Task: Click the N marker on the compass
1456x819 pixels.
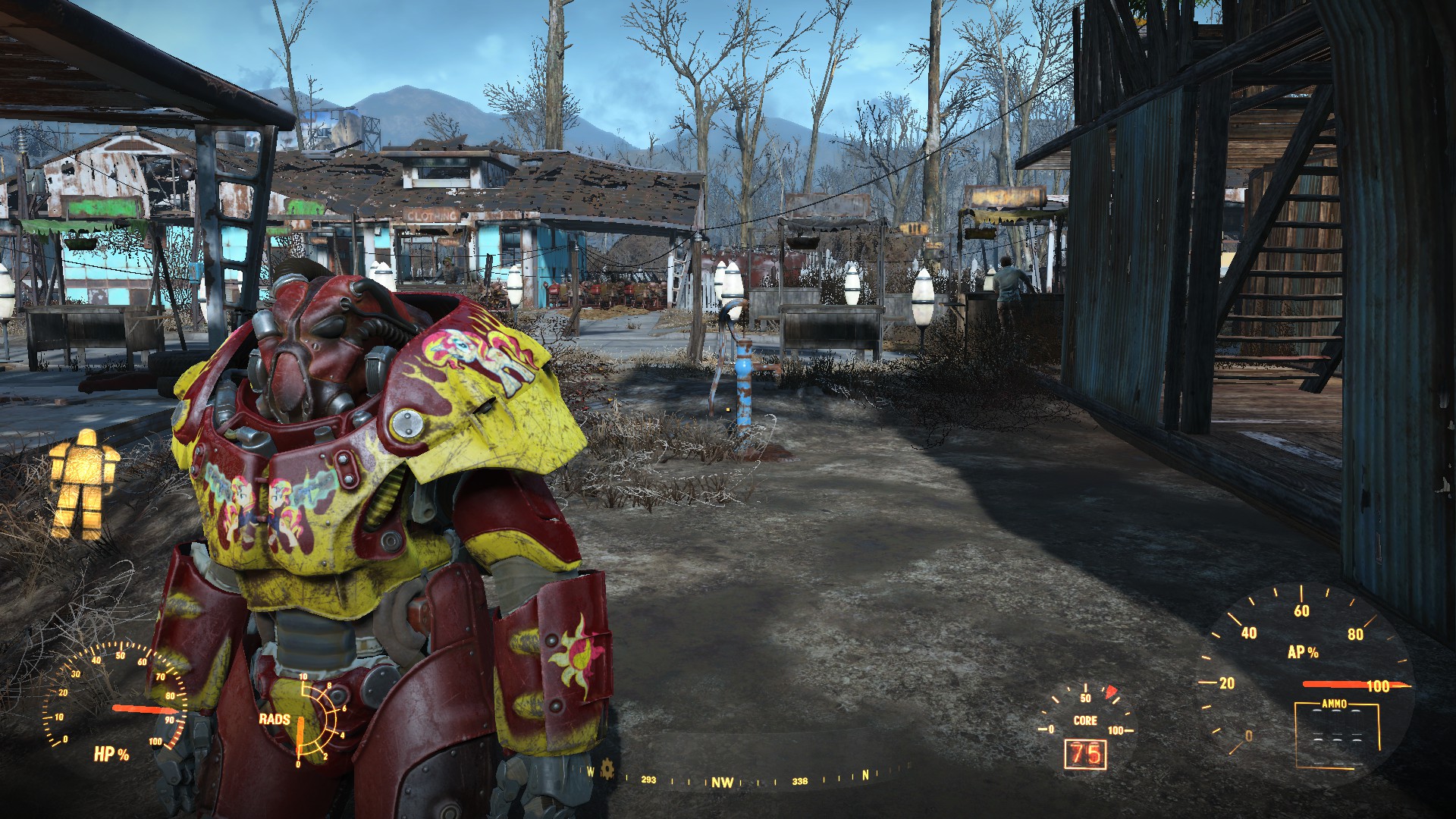Action: (864, 774)
